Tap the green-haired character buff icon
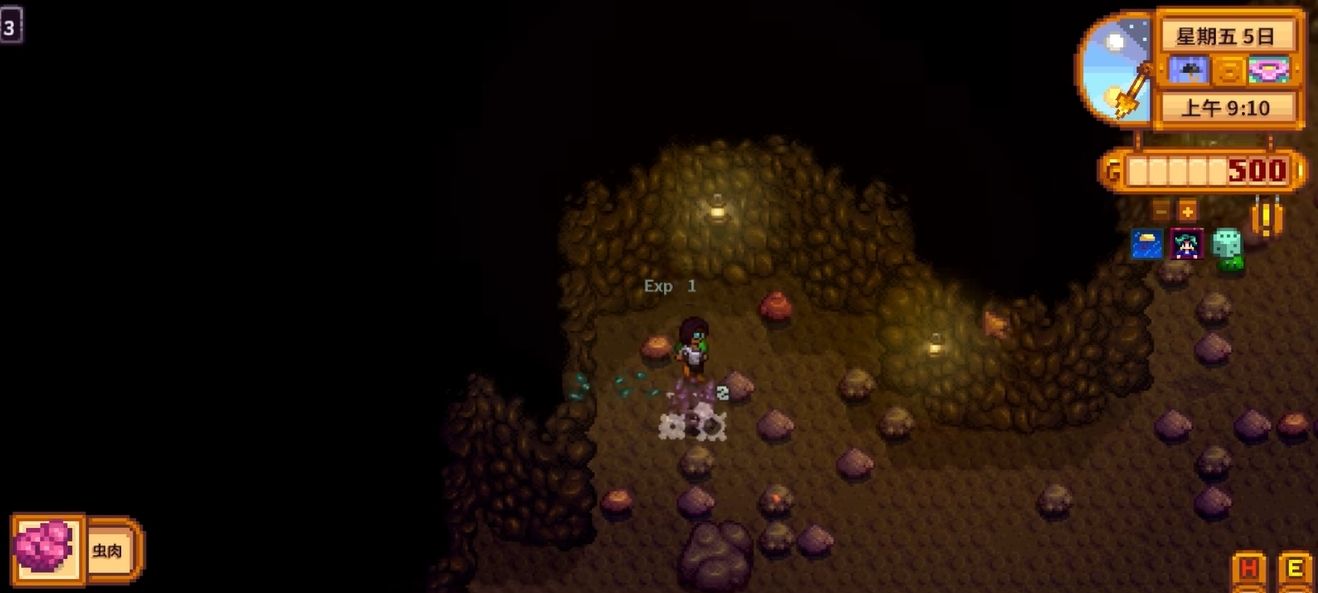The image size is (1318, 593). 1187,244
